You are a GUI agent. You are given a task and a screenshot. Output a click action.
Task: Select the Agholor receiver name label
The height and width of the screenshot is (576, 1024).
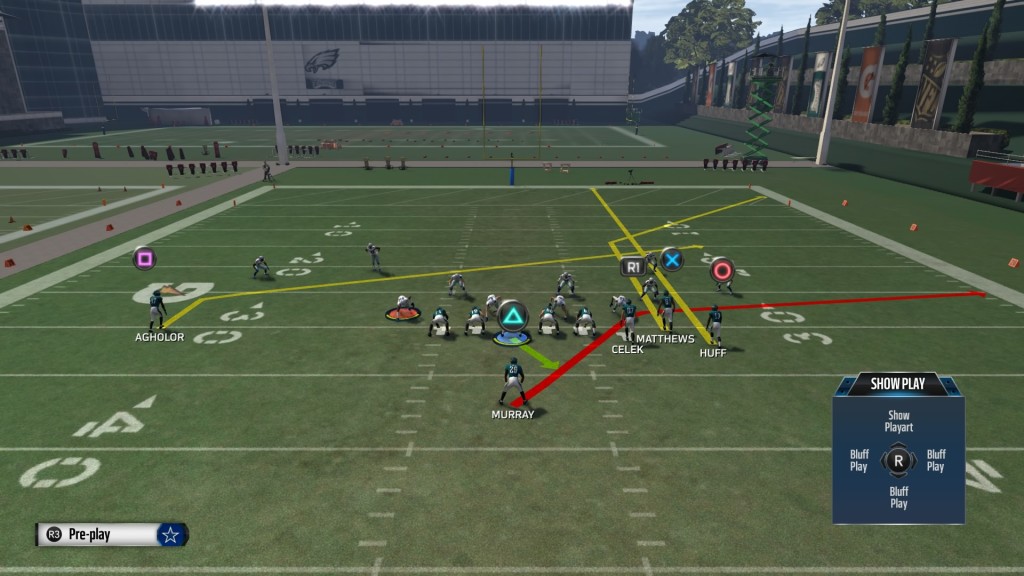pyautogui.click(x=159, y=338)
